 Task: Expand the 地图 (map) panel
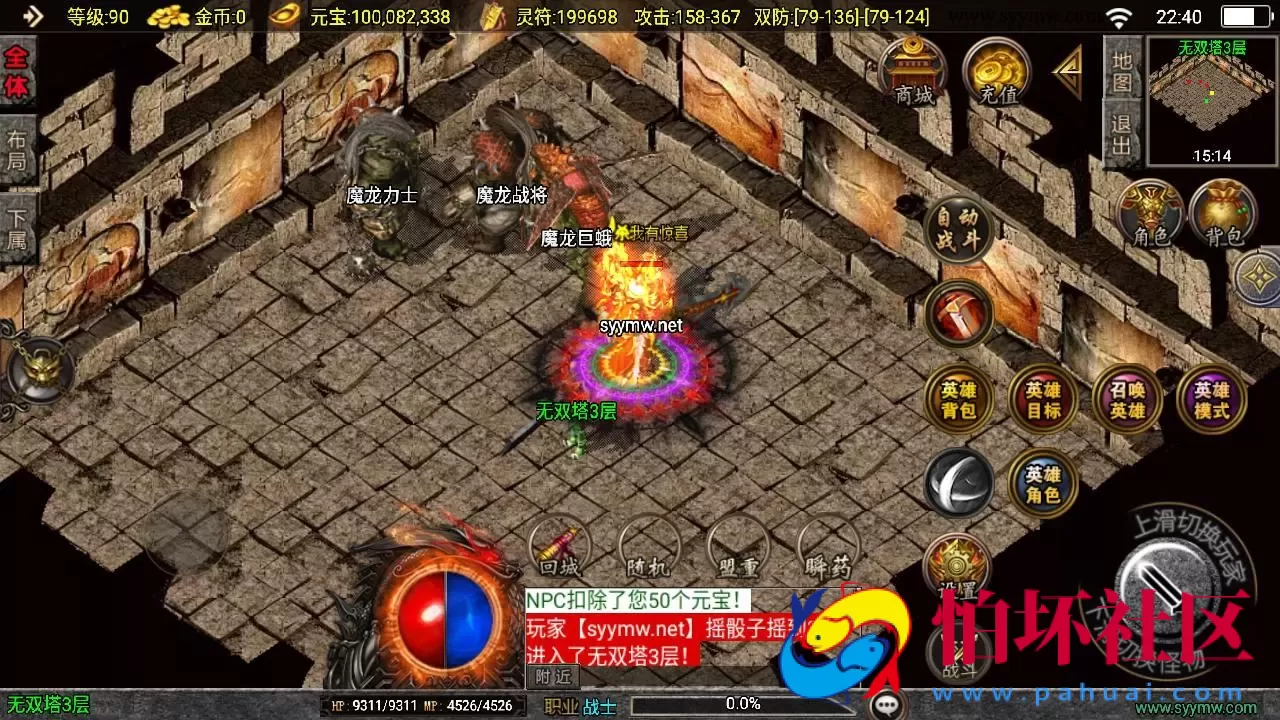click(1121, 70)
